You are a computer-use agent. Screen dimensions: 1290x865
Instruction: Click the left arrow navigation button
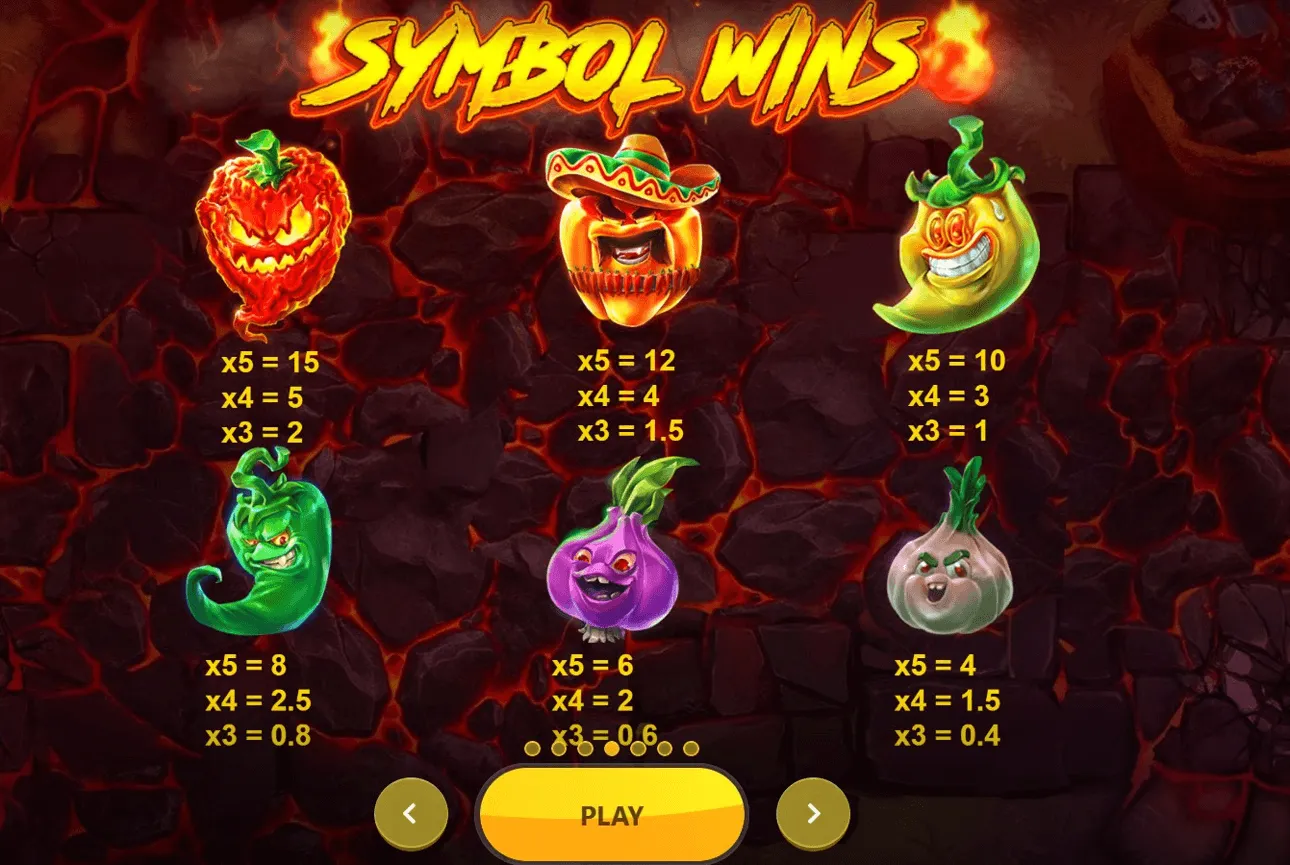[410, 813]
